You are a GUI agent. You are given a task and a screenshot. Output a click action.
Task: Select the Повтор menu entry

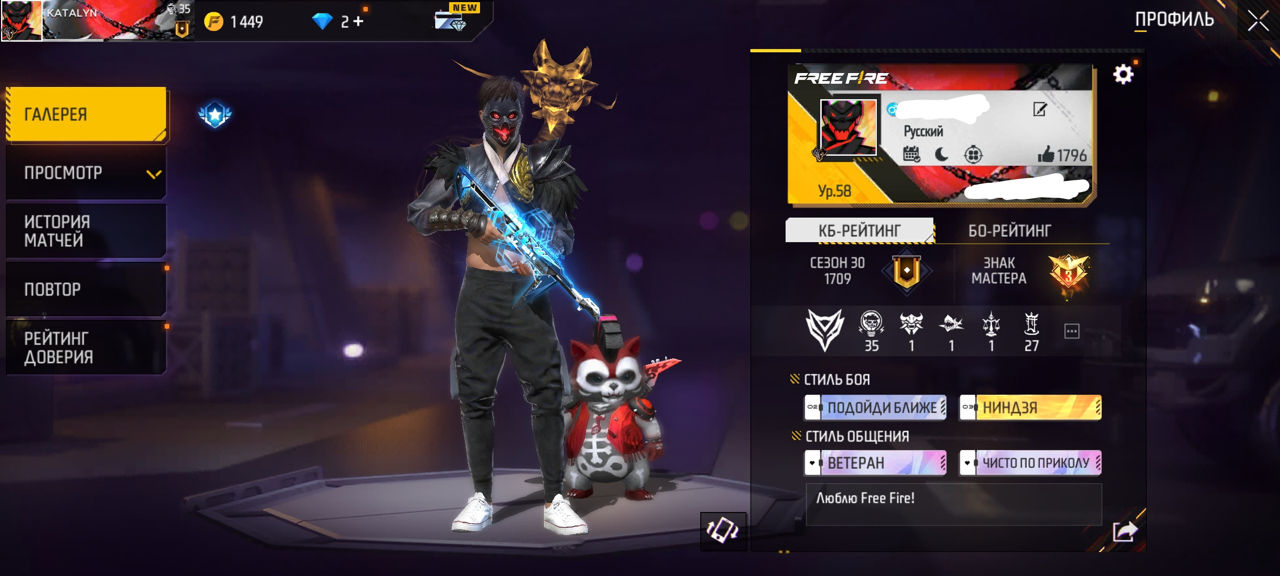86,289
